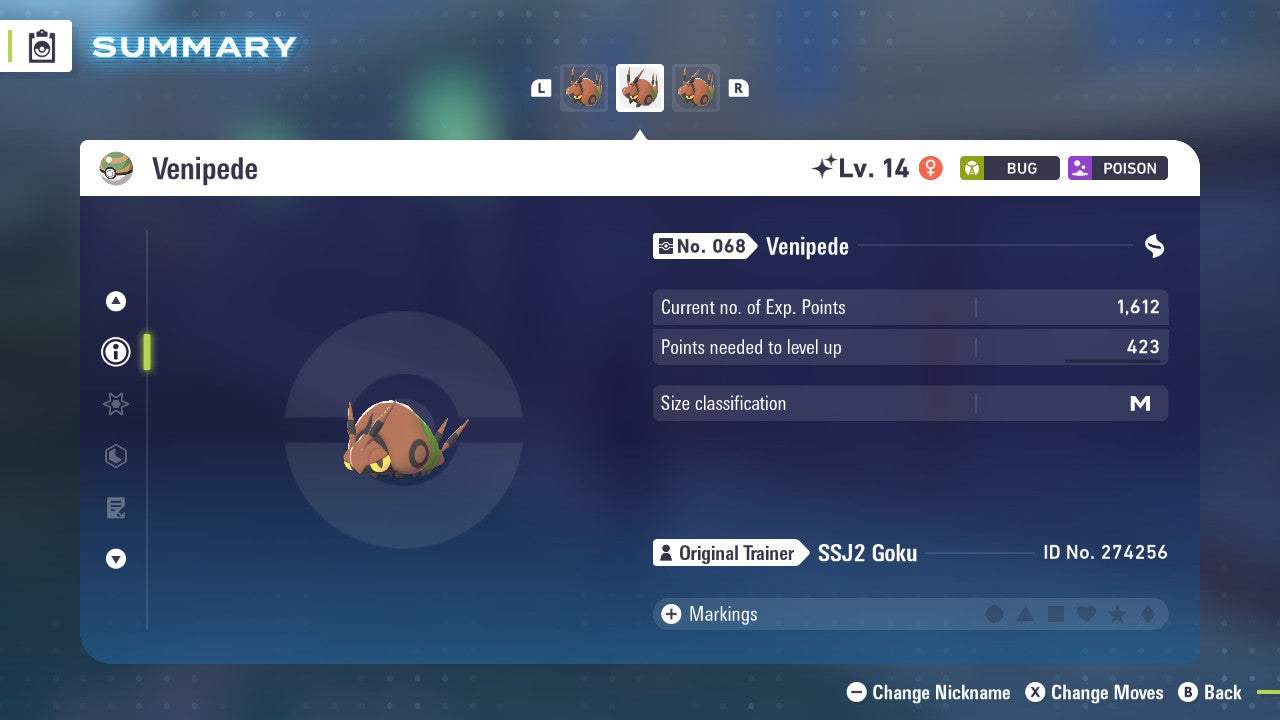Switch to the next Pokémon thumbnail tab

(x=696, y=87)
